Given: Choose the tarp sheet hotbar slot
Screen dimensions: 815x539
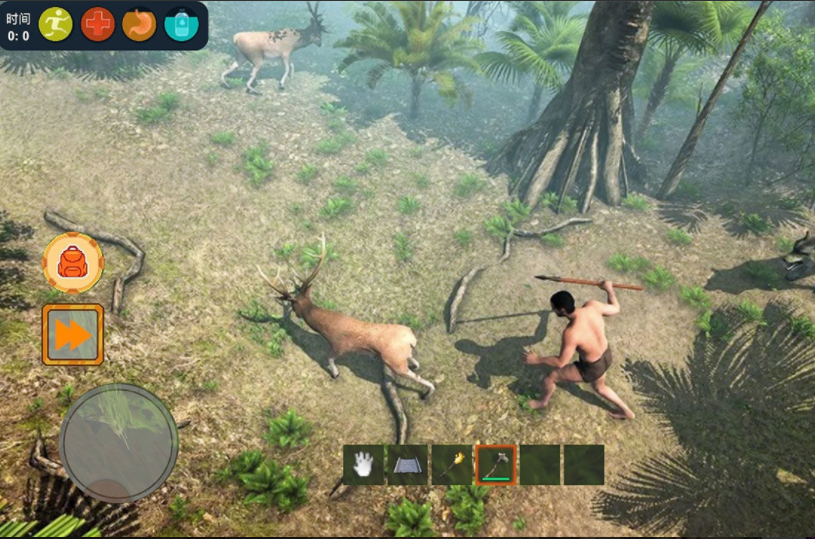Looking at the screenshot, I should tap(408, 465).
